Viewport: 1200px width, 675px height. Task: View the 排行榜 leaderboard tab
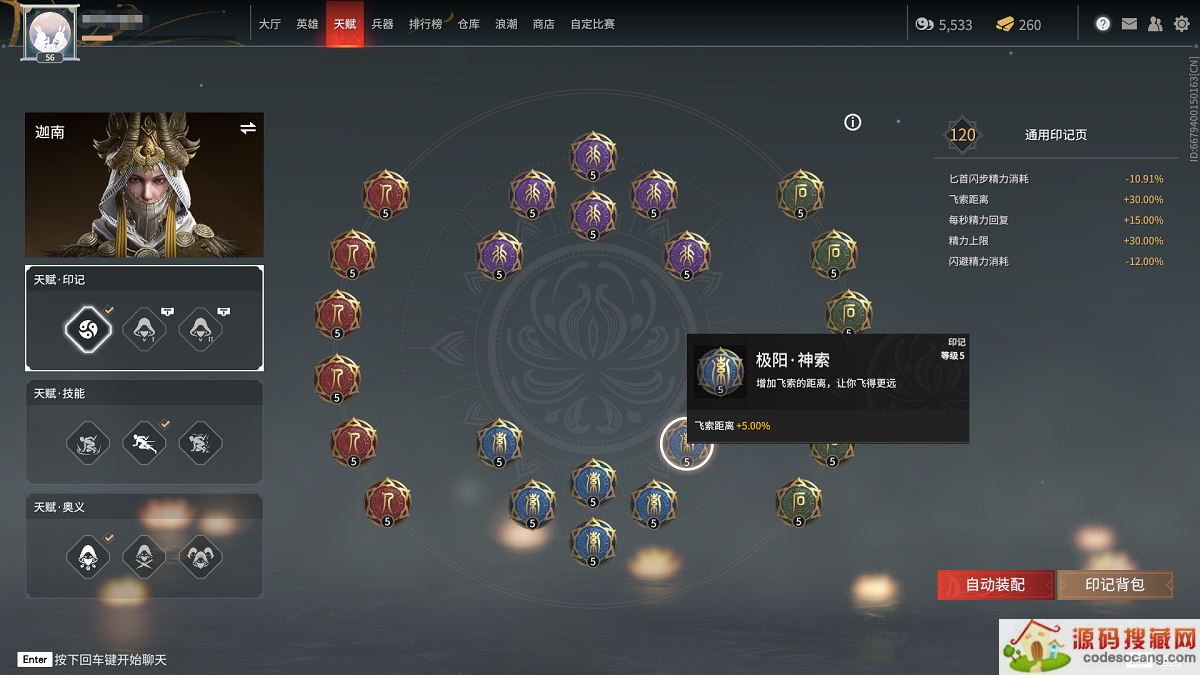425,24
